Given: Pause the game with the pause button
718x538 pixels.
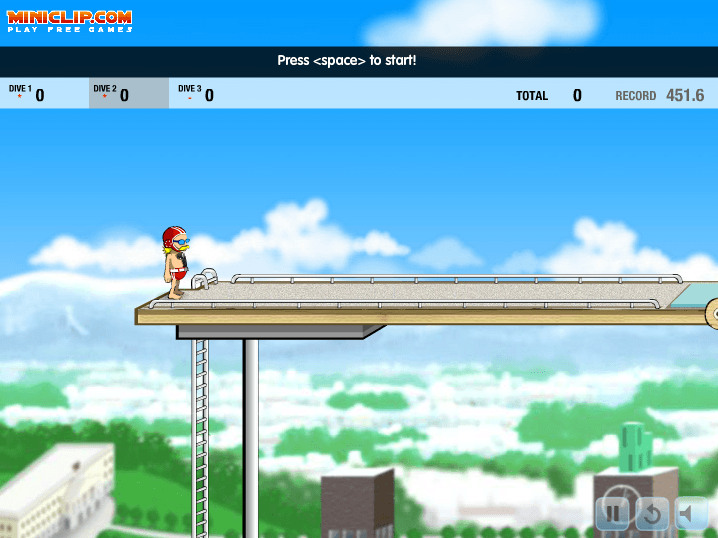Looking at the screenshot, I should coord(613,514).
